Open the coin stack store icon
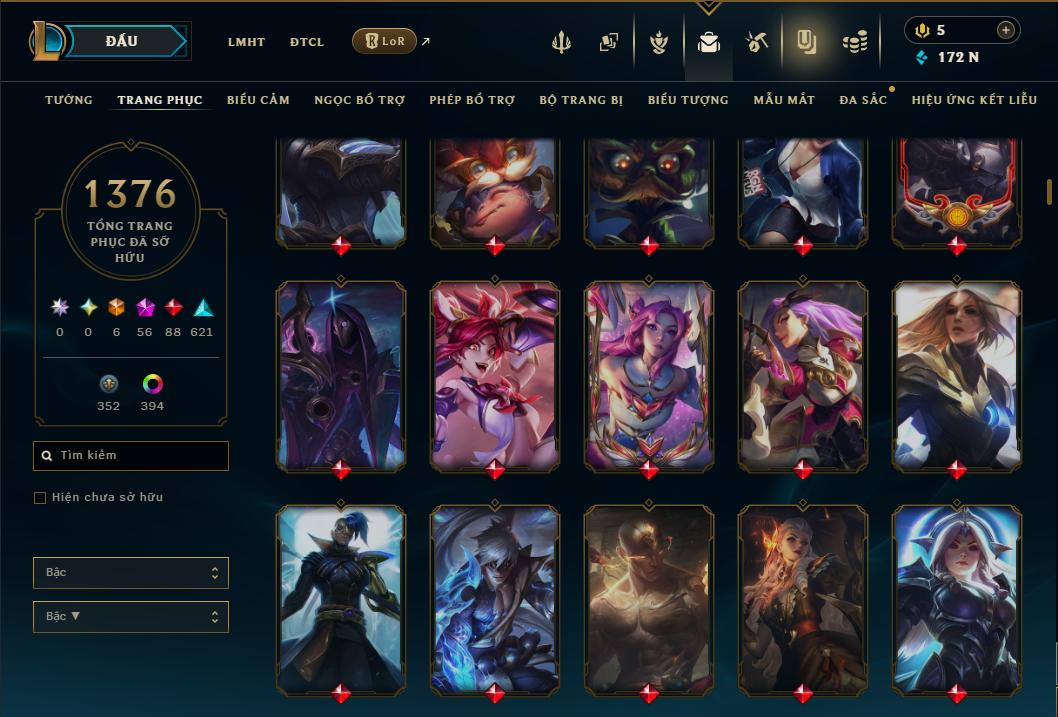Image resolution: width=1058 pixels, height=717 pixels. click(854, 42)
